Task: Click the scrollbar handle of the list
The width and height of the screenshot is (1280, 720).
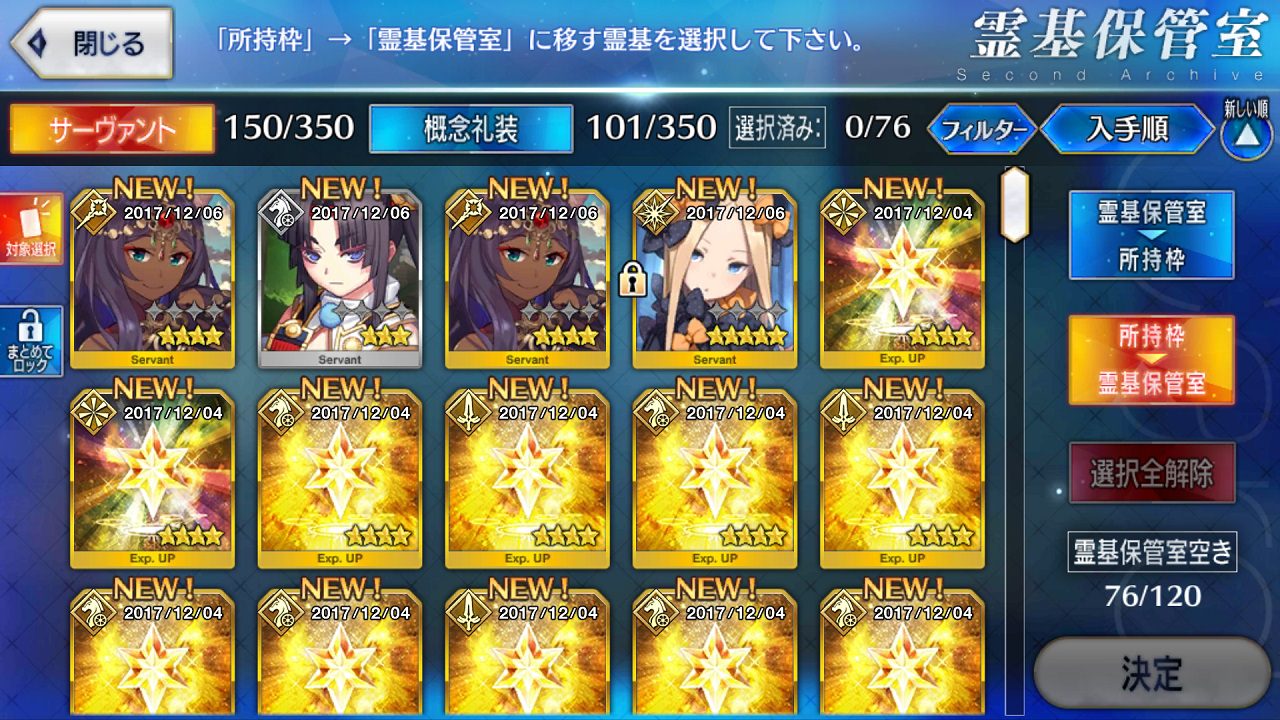Action: pos(1014,204)
